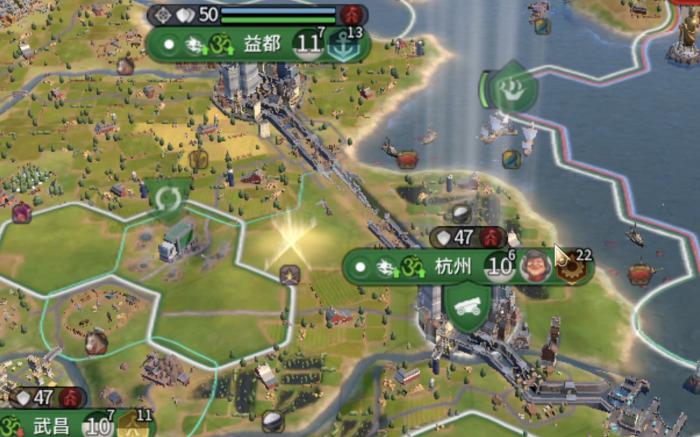
Task: Click the population number on 杭州's banner
Action: 497,267
